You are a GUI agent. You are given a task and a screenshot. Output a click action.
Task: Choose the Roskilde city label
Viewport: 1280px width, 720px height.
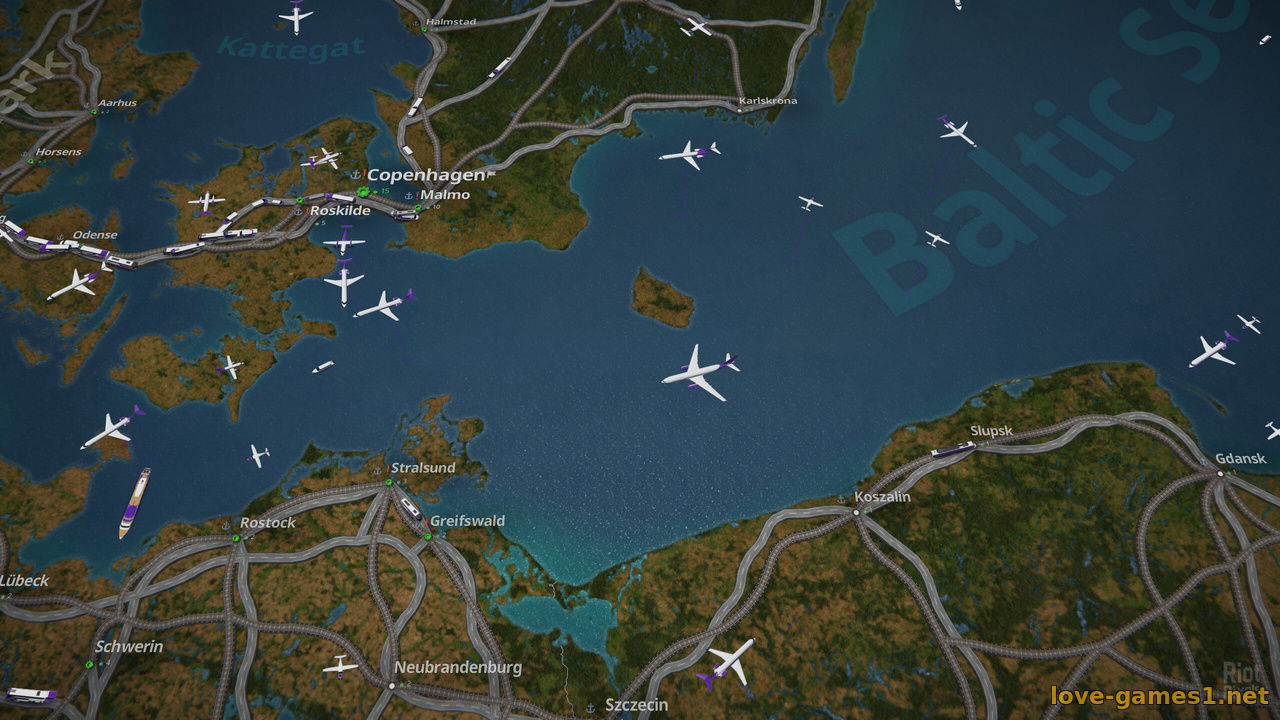[x=340, y=211]
